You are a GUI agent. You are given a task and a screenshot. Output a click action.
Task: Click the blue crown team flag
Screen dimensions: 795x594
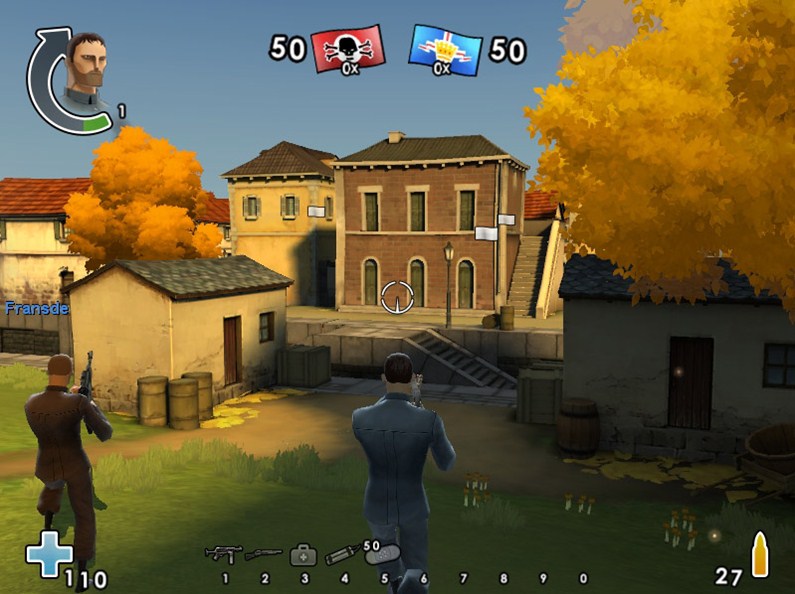coord(446,50)
